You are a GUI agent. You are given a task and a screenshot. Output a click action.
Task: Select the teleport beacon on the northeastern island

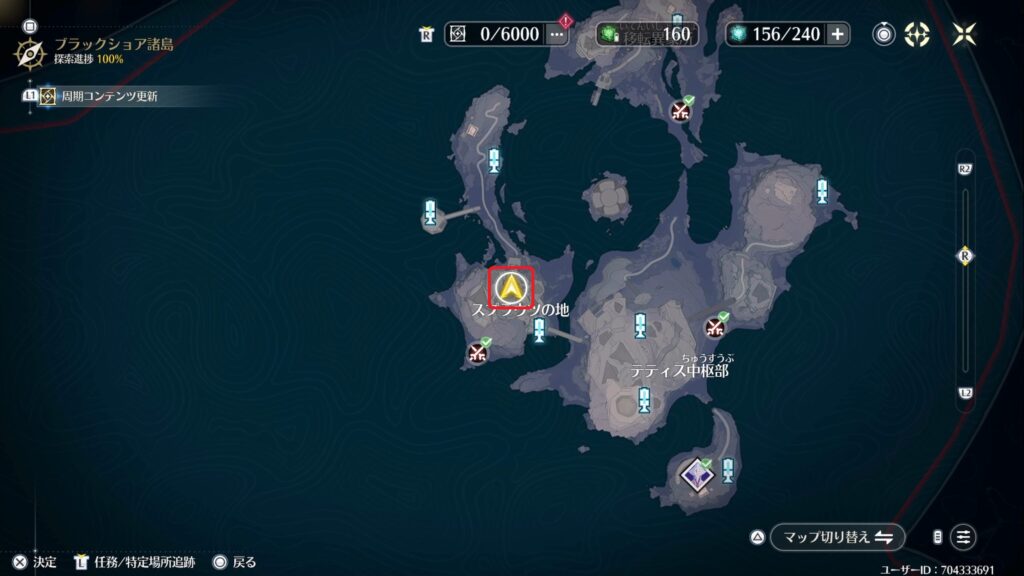(822, 191)
